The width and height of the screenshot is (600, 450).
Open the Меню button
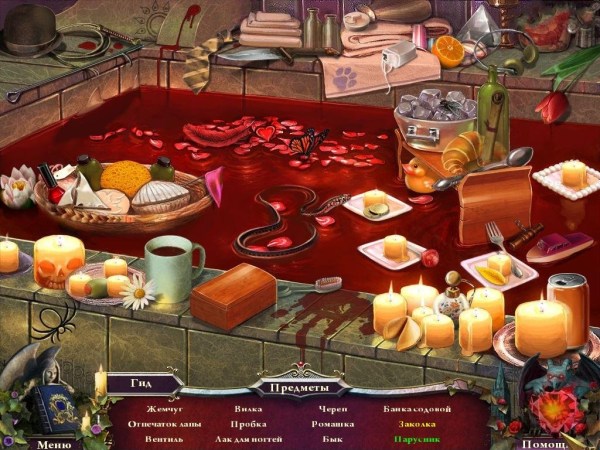point(53,443)
